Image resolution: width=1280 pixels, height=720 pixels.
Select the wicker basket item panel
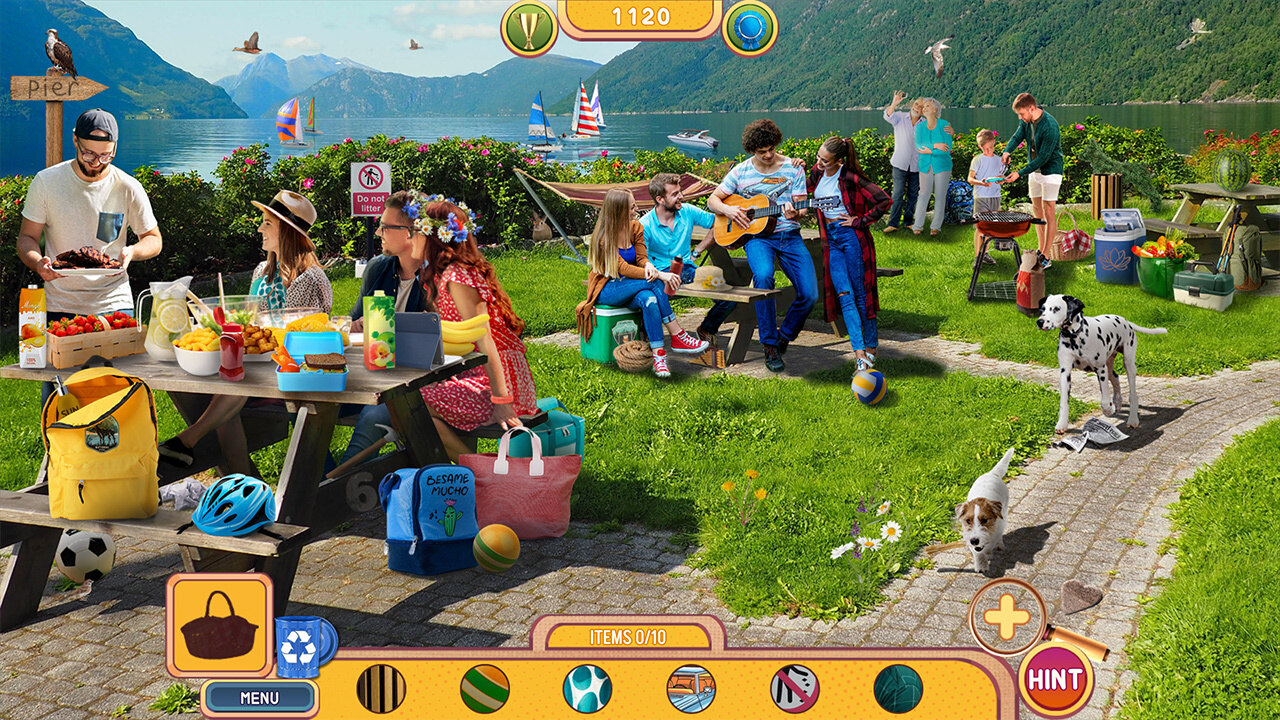pyautogui.click(x=219, y=626)
